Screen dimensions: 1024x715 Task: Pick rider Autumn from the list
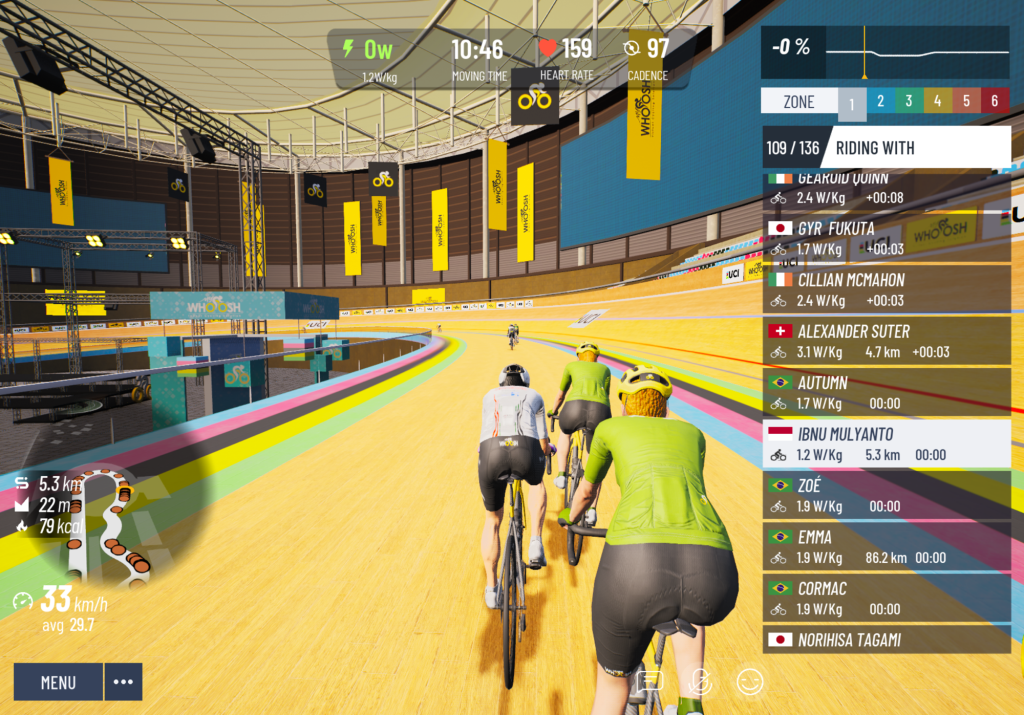(886, 393)
